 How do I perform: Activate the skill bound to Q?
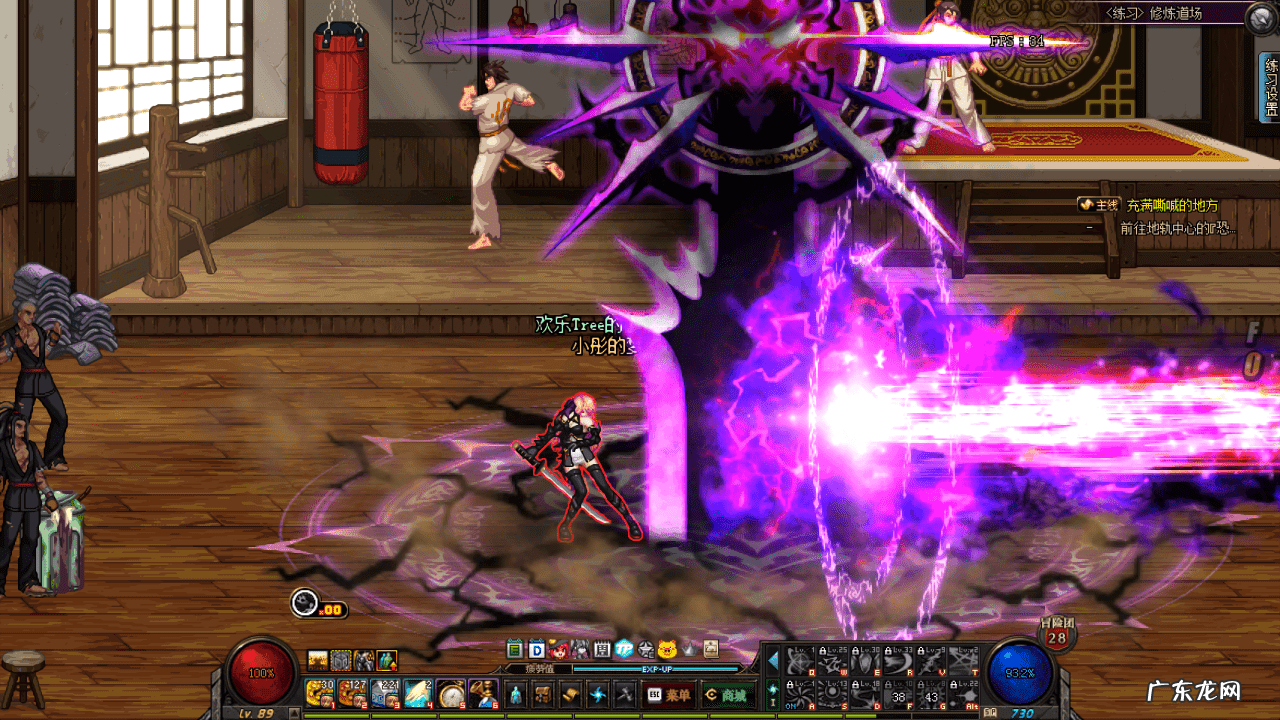point(799,660)
